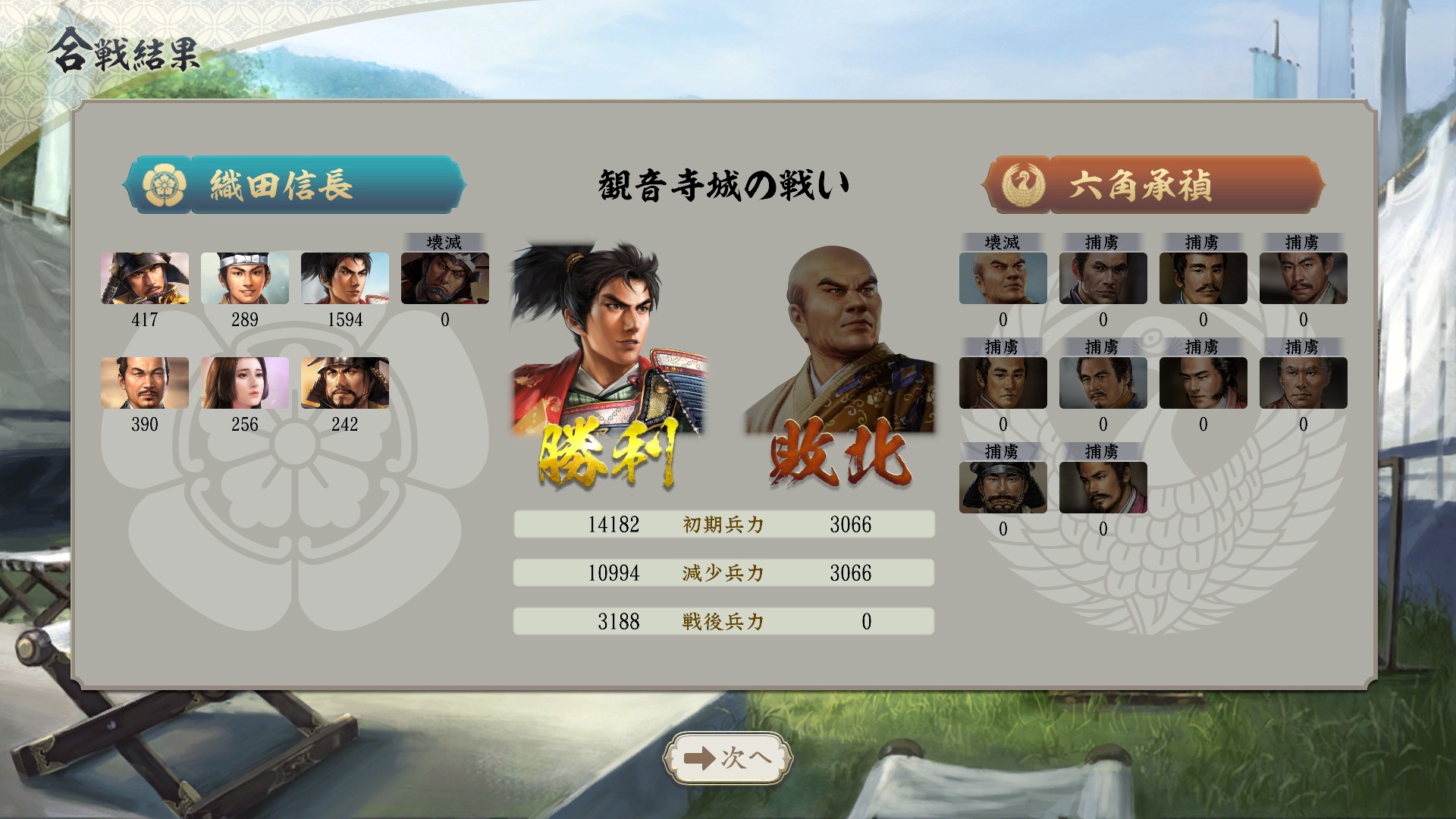Click the 次へ button to continue
1456x819 pixels.
[x=727, y=758]
